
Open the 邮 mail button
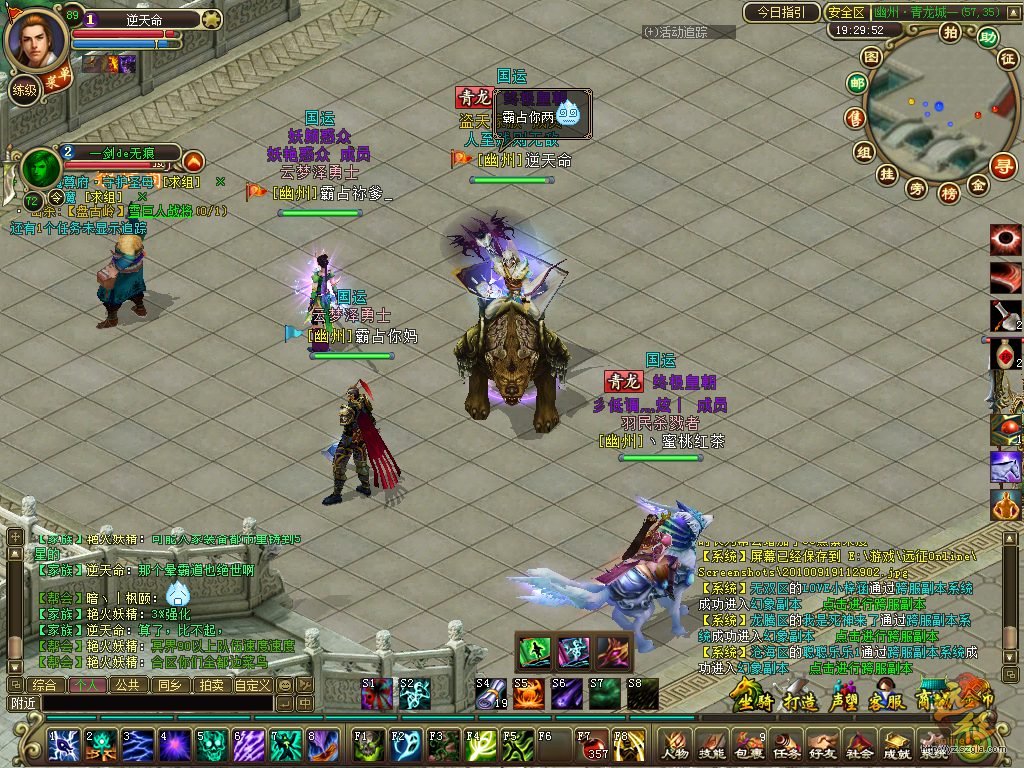tap(856, 85)
